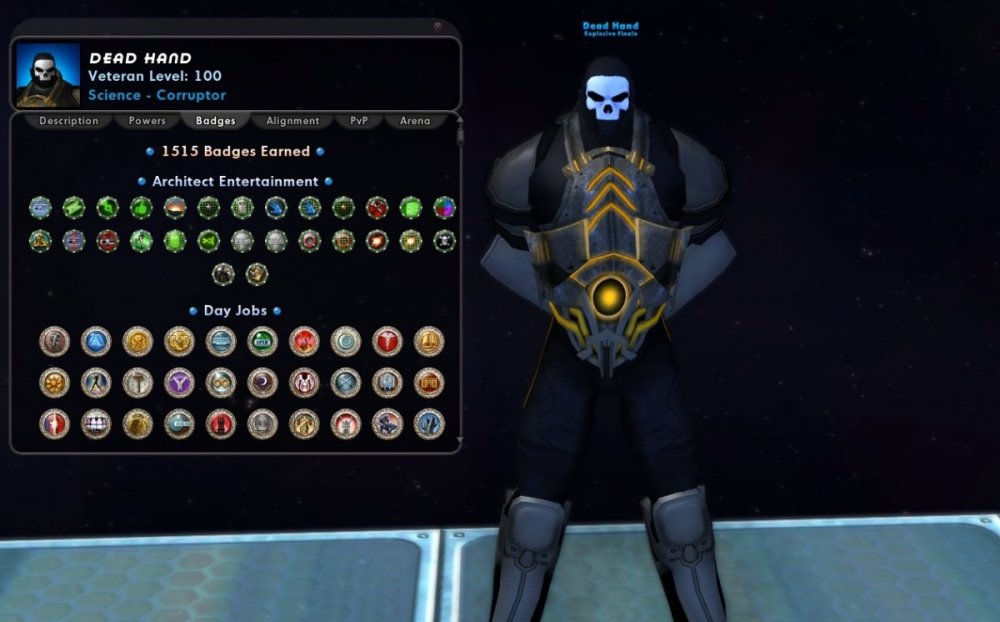The image size is (1000, 622).
Task: Click the red flame Day Jobs badge
Action: [x=304, y=341]
